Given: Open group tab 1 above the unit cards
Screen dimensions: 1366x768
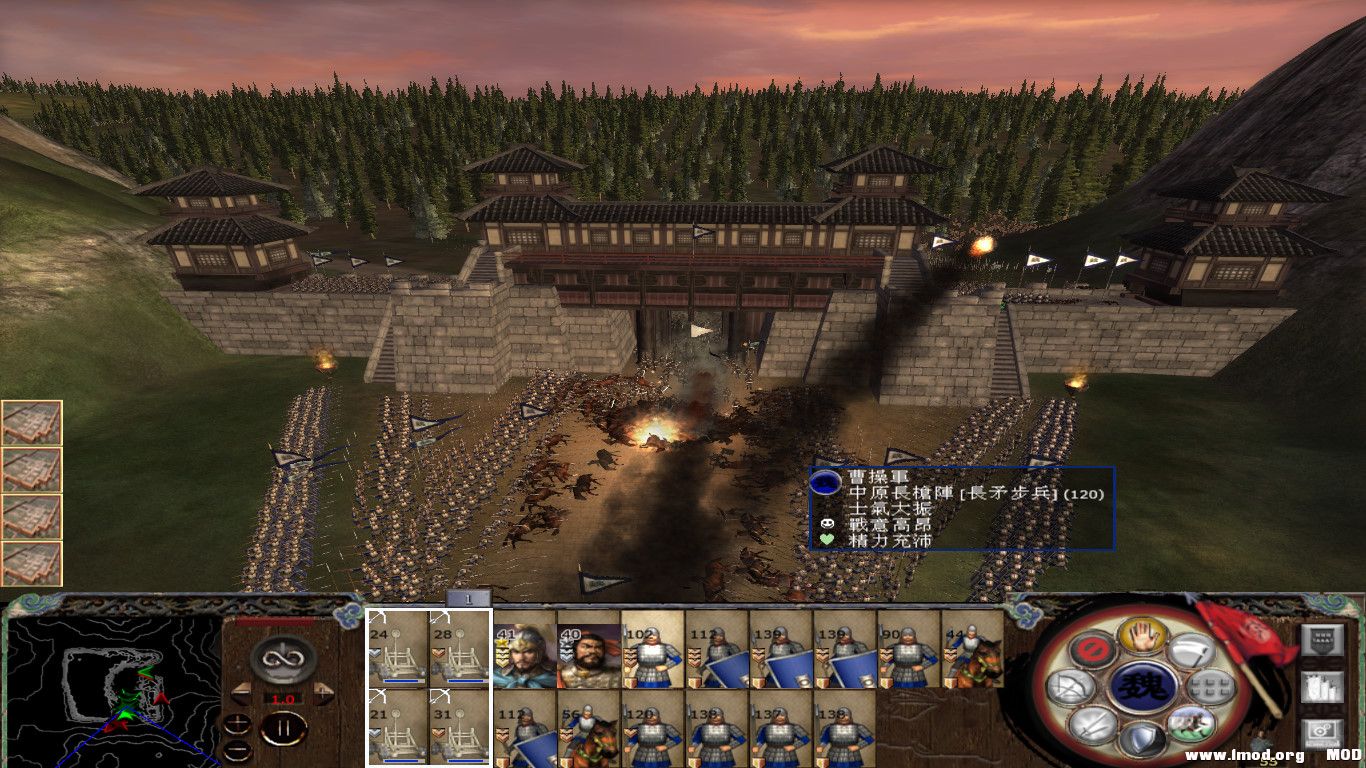Looking at the screenshot, I should pos(467,598).
